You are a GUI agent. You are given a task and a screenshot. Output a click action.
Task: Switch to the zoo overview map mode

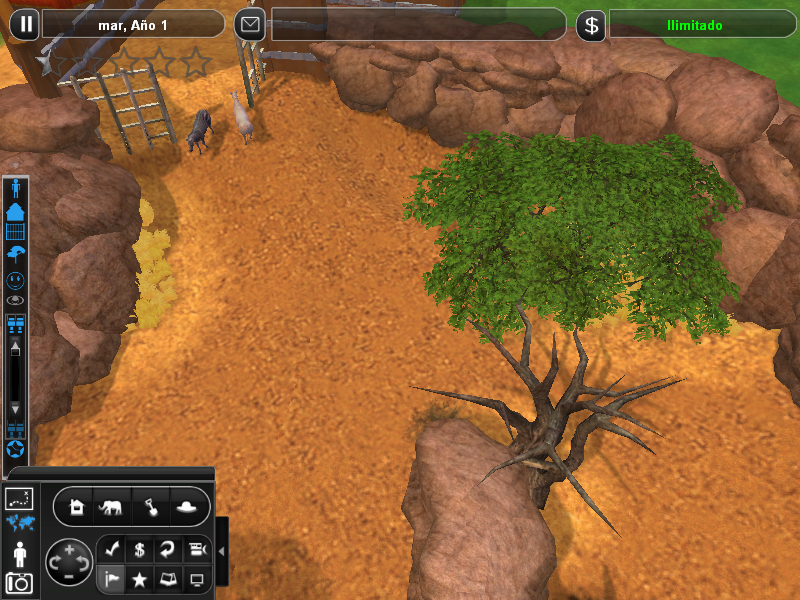pyautogui.click(x=19, y=497)
